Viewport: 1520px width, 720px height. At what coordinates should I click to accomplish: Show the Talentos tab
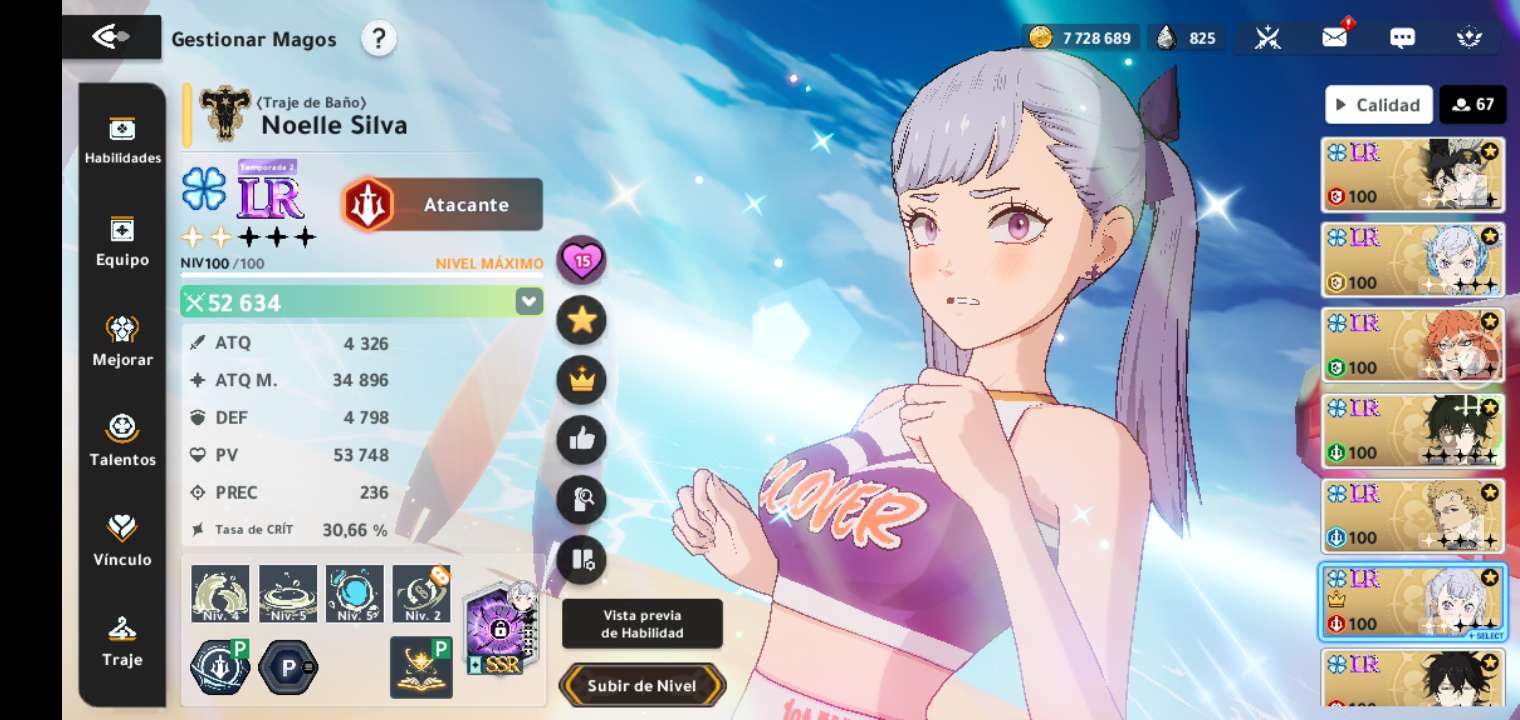[x=122, y=441]
